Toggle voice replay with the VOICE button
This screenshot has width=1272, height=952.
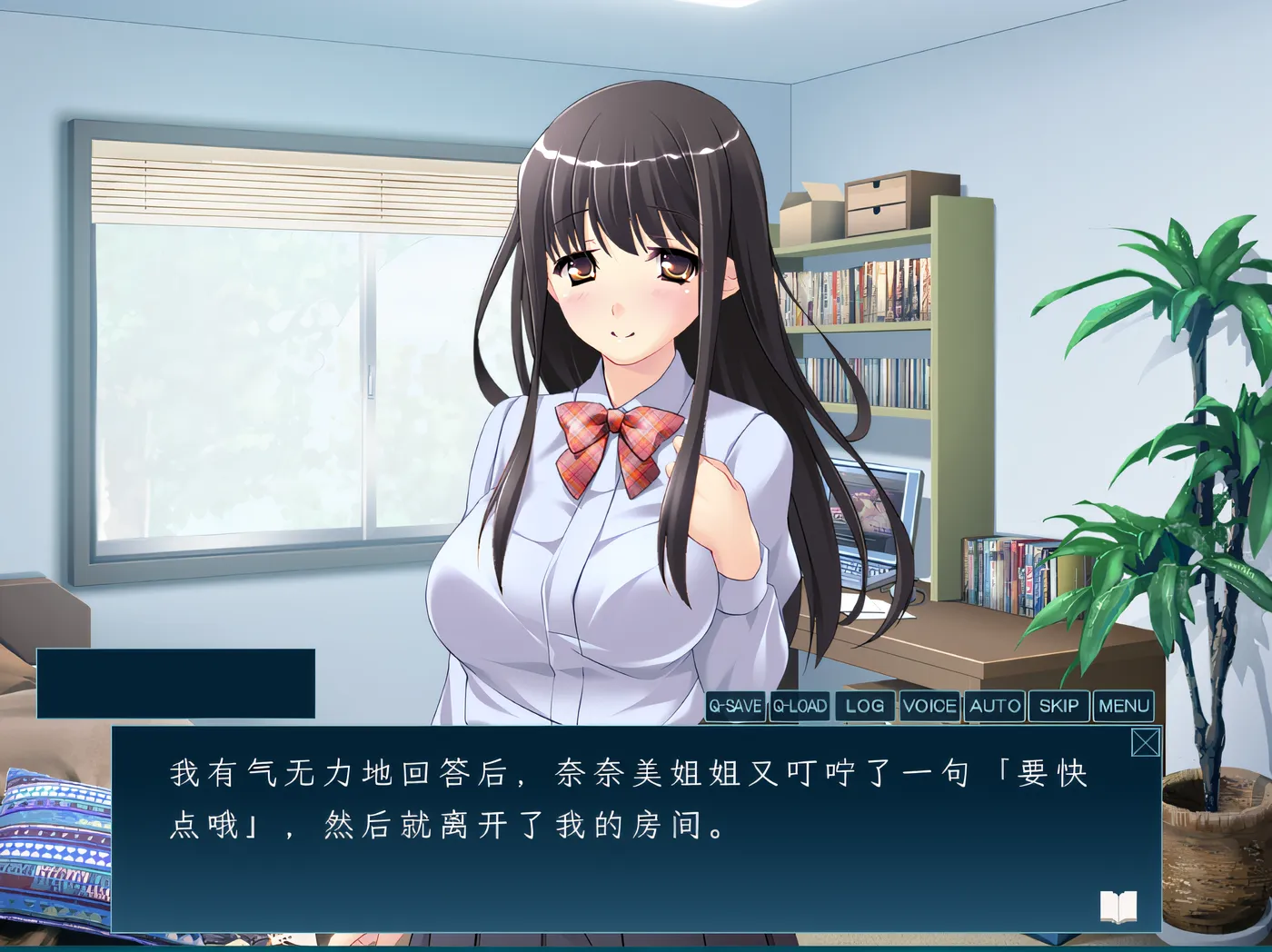928,705
